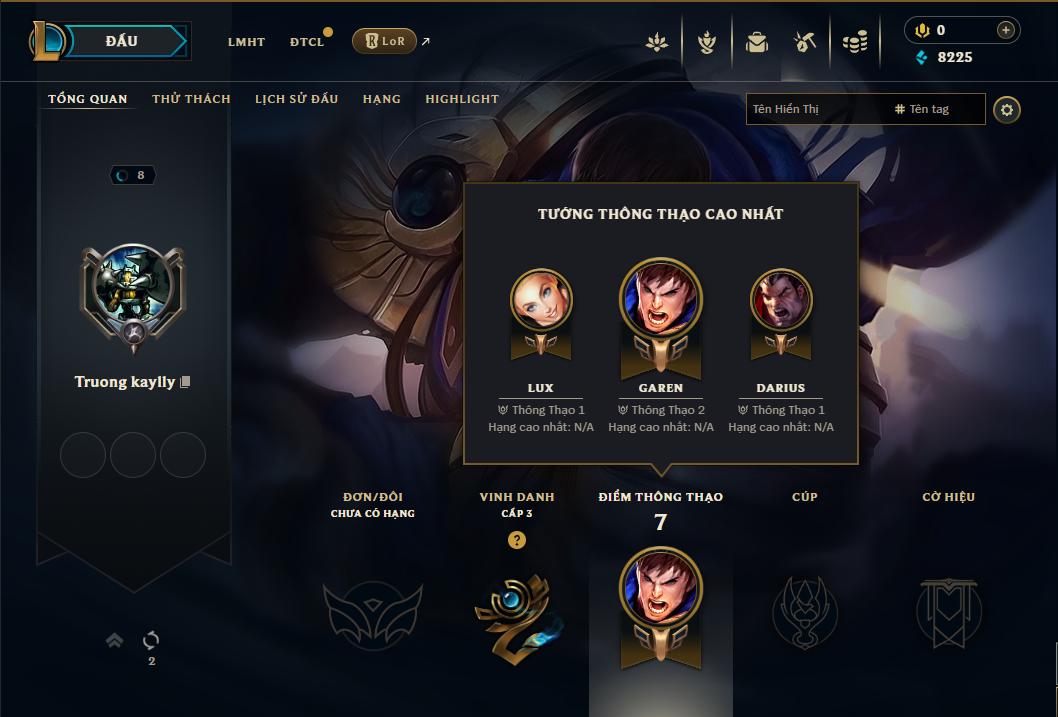Open the LMHT game tab

point(246,42)
